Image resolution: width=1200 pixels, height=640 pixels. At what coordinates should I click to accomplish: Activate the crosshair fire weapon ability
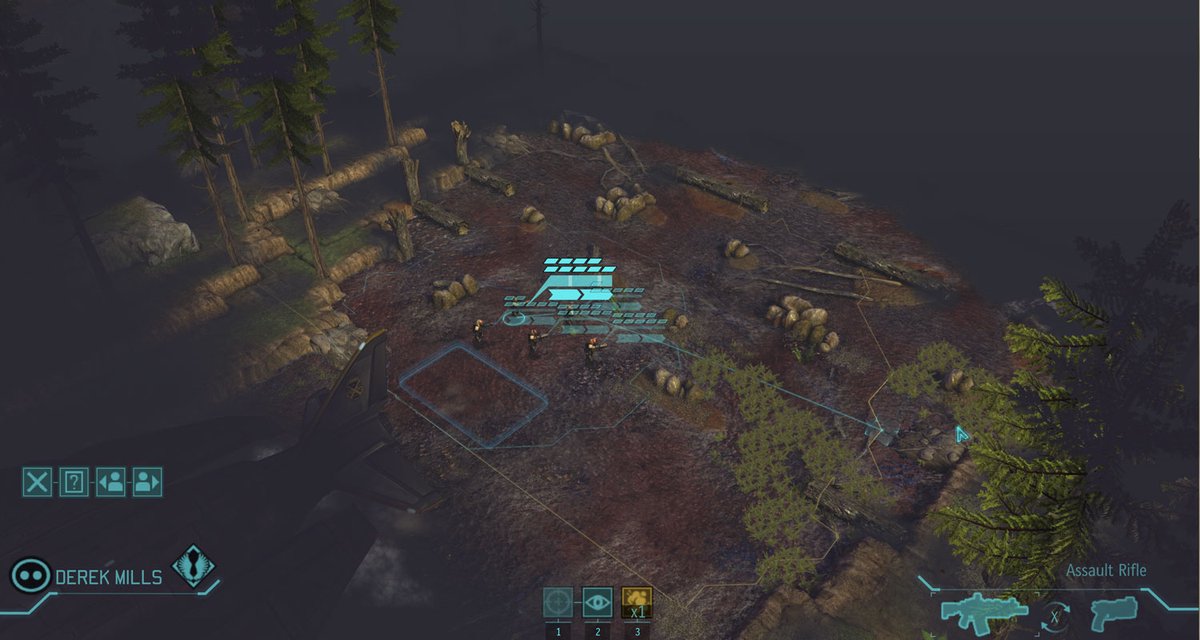coord(559,602)
